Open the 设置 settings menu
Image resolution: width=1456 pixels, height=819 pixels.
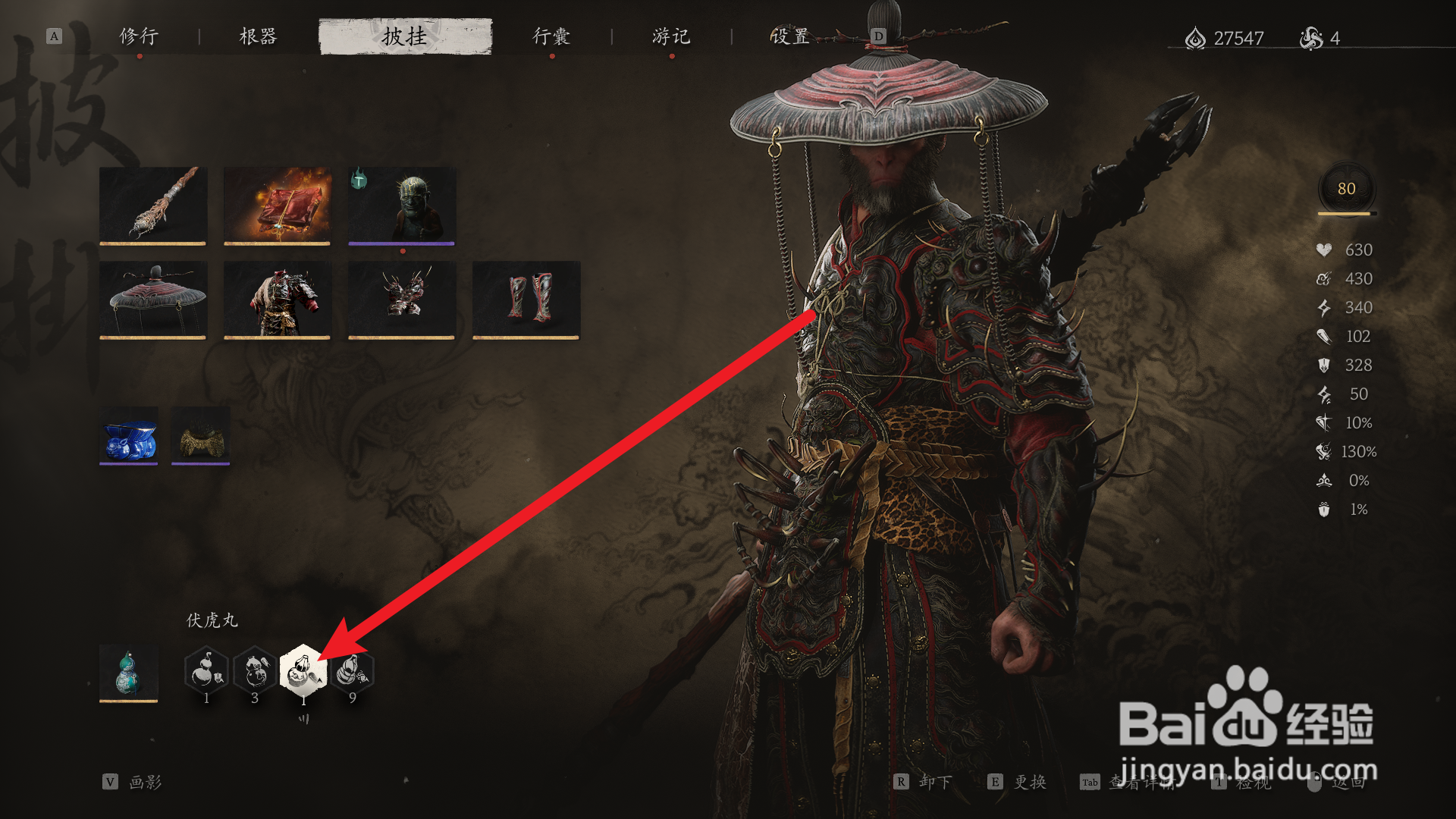[789, 35]
